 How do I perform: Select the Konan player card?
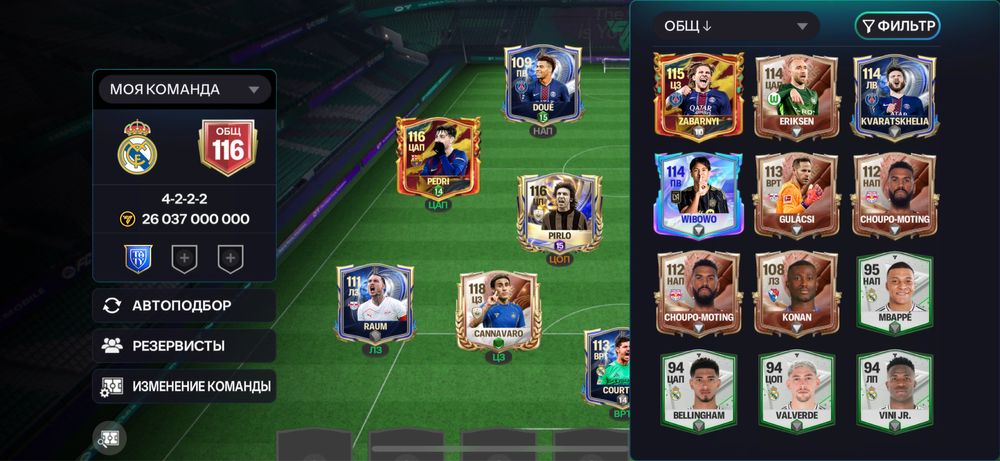point(794,292)
